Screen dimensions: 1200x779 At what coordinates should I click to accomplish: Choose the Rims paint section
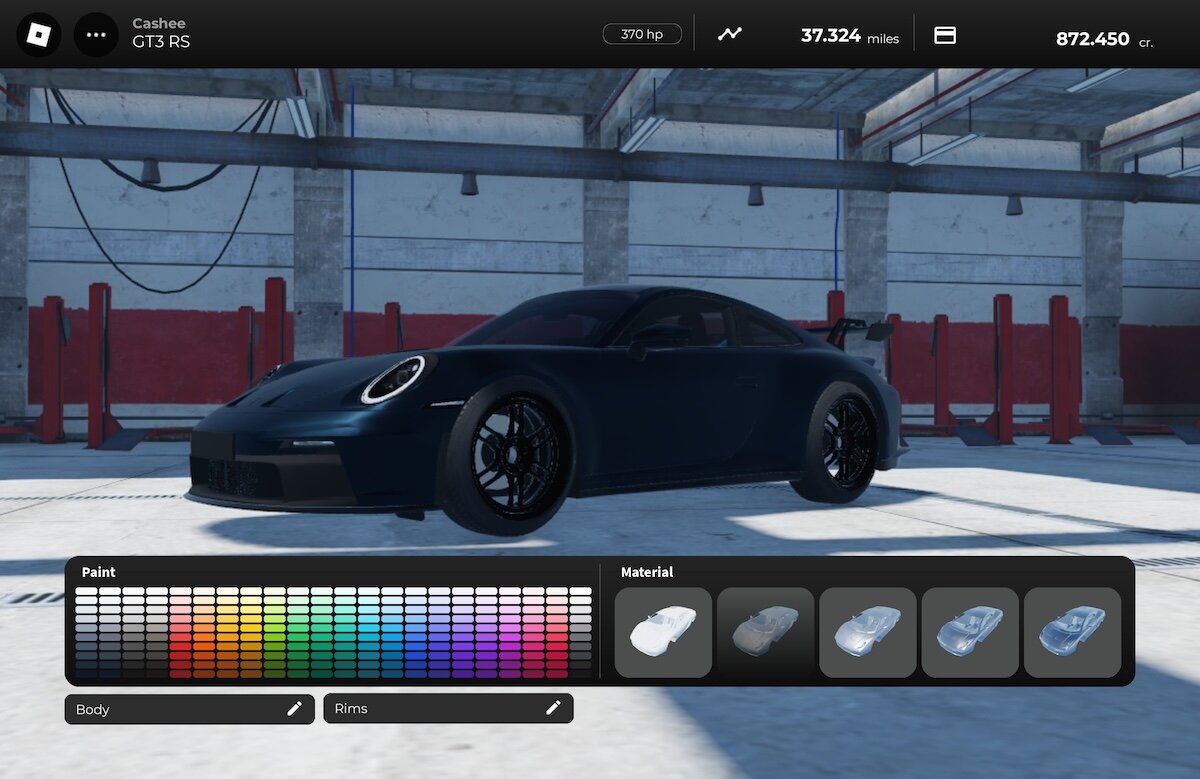tap(448, 709)
